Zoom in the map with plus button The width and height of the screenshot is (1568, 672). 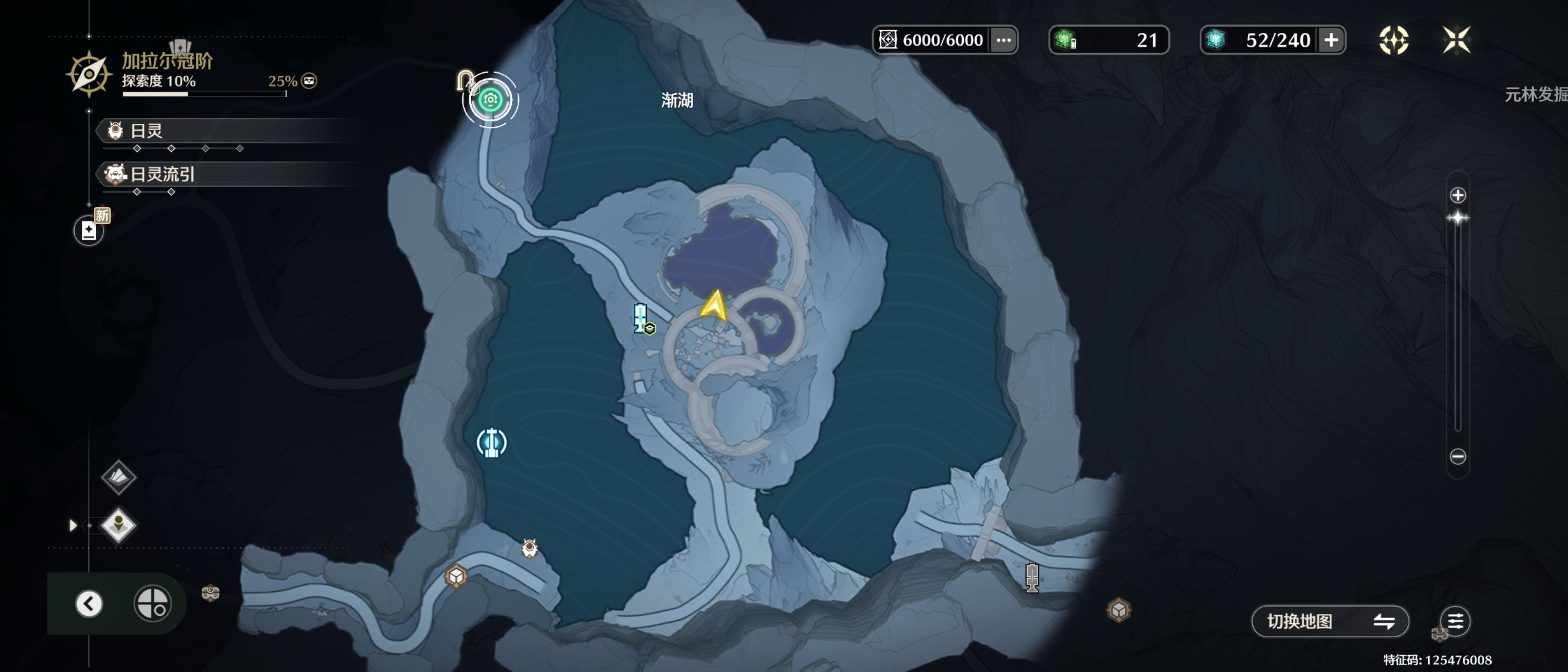coord(1457,196)
